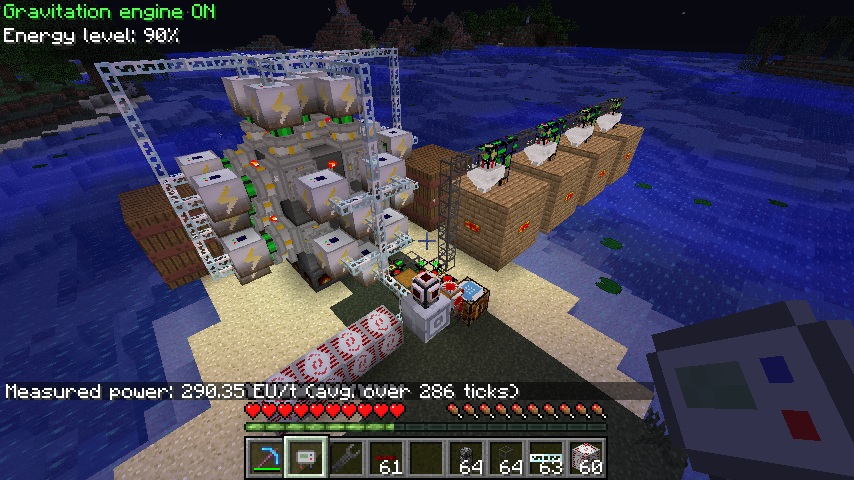The image size is (854, 480).
Task: Choose the EU meter device slot
Action: [306, 458]
